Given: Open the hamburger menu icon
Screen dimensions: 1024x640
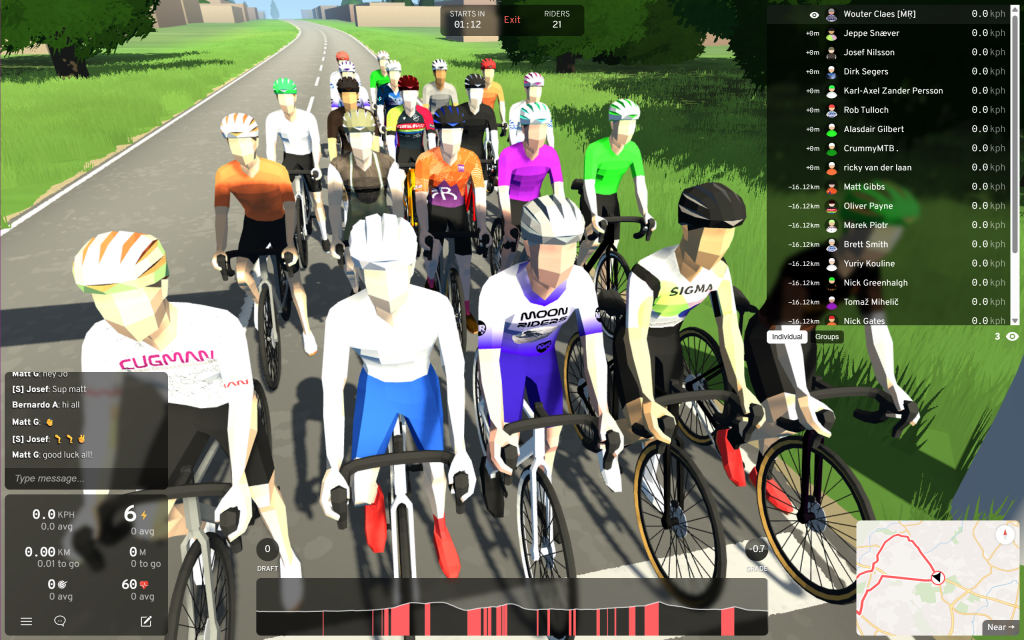Looking at the screenshot, I should (x=26, y=621).
